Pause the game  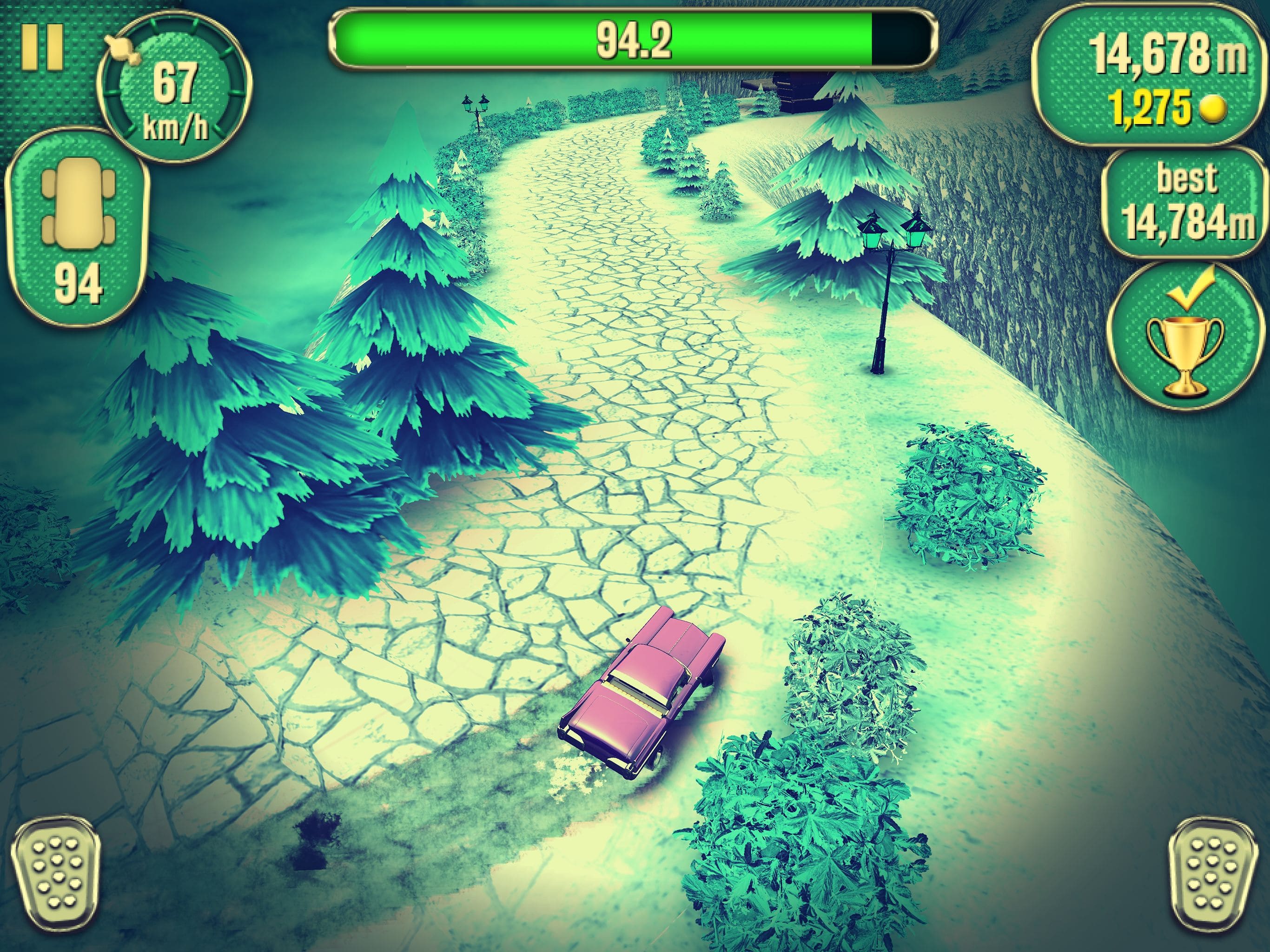click(x=42, y=48)
